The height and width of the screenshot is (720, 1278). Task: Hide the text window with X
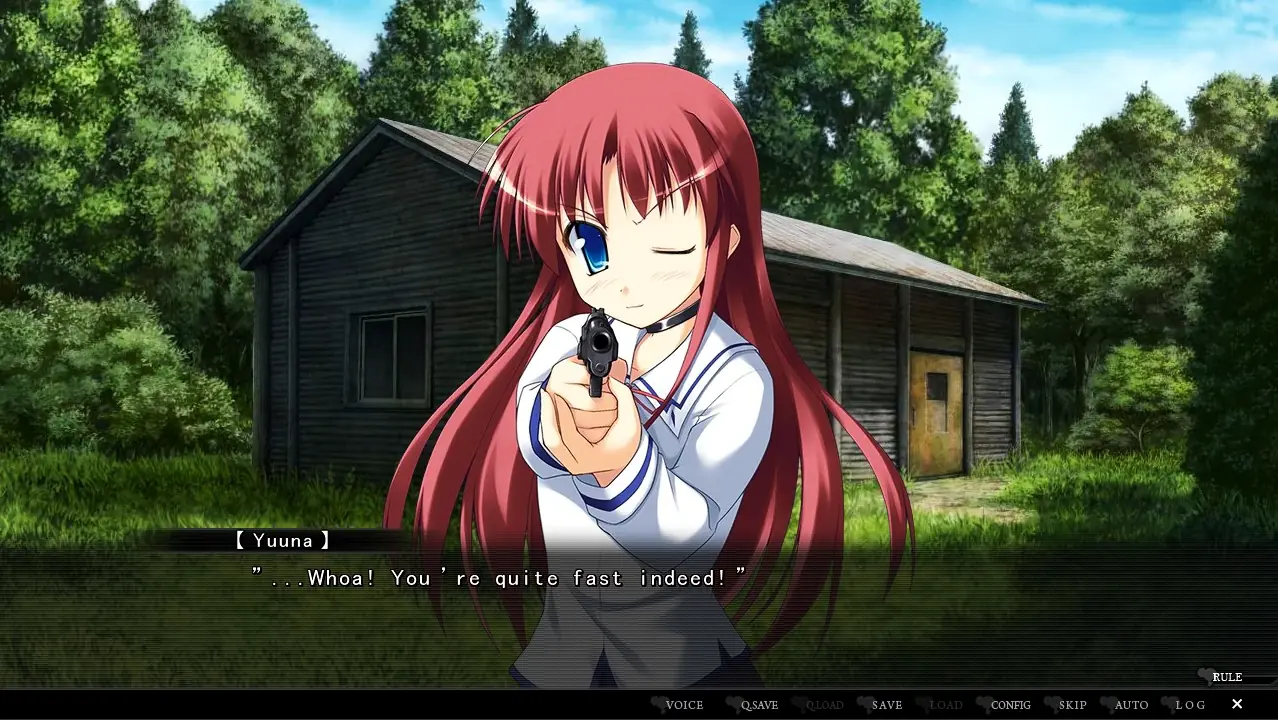[x=1237, y=704]
